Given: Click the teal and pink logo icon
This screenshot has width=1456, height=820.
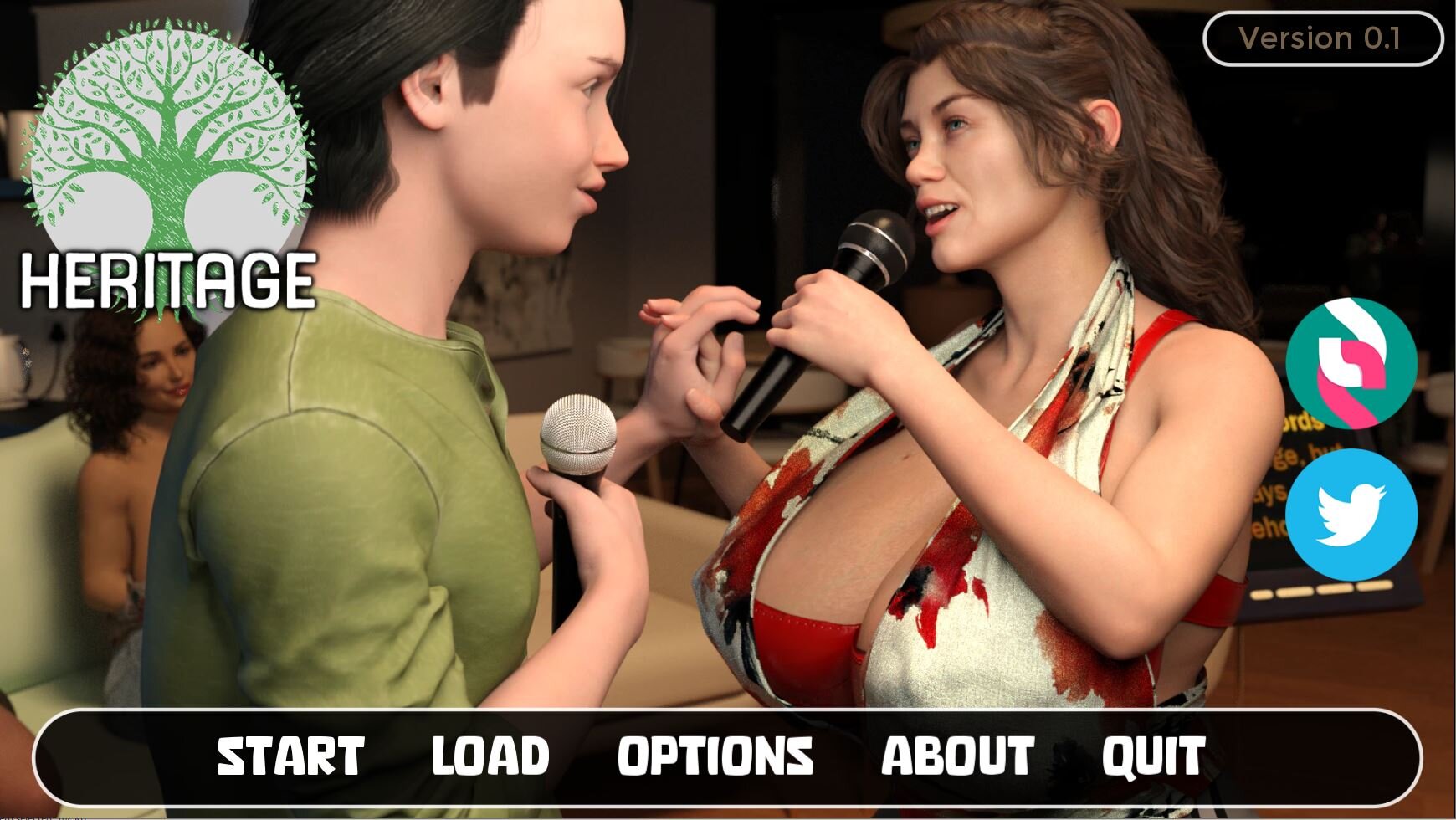Looking at the screenshot, I should 1351,363.
